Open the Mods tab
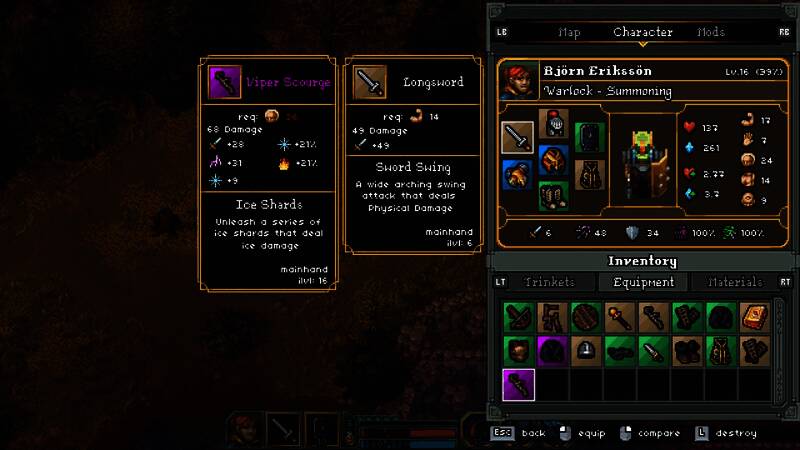The image size is (800, 450). coord(710,32)
